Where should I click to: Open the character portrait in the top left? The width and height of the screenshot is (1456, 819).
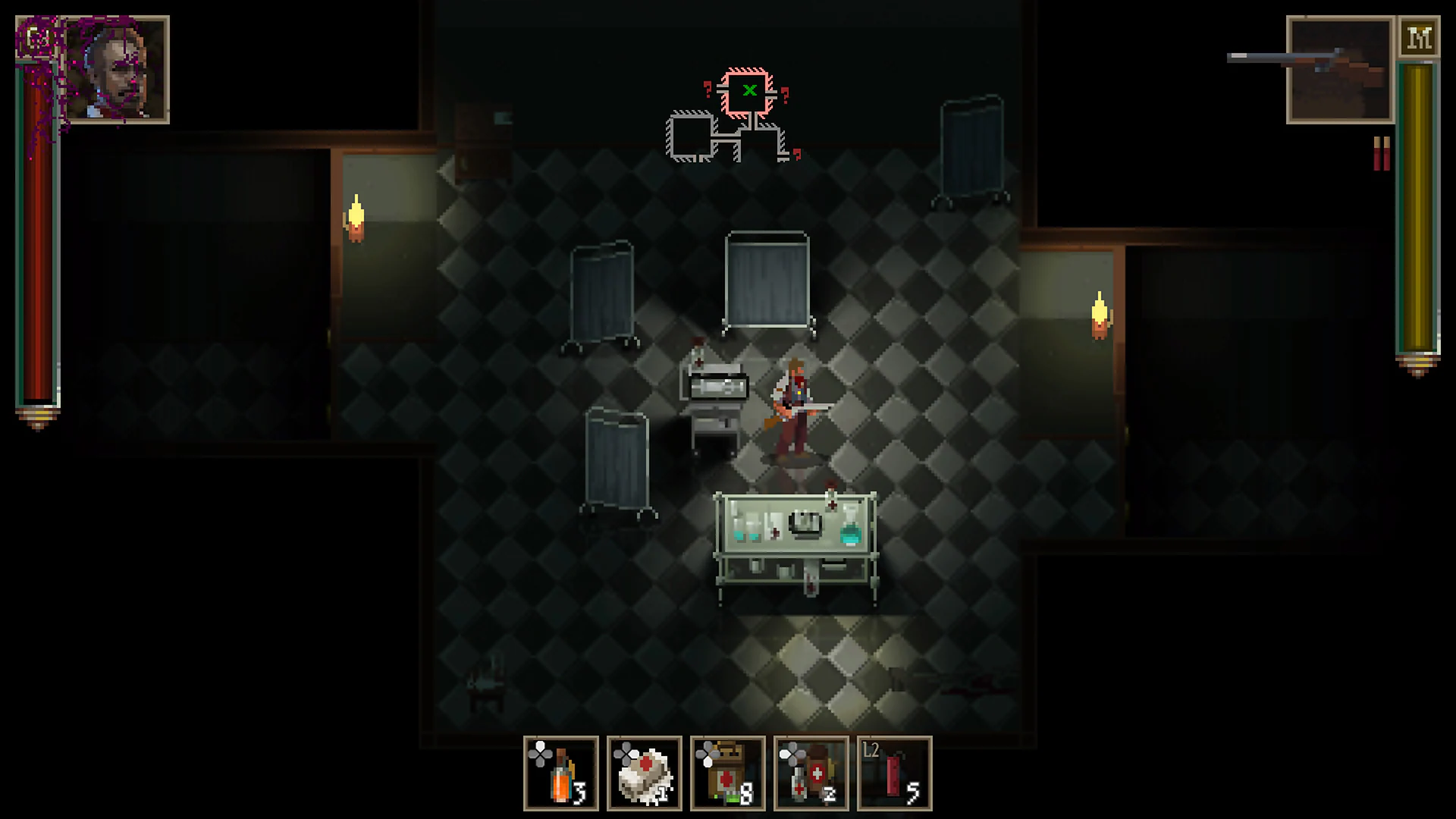click(115, 67)
